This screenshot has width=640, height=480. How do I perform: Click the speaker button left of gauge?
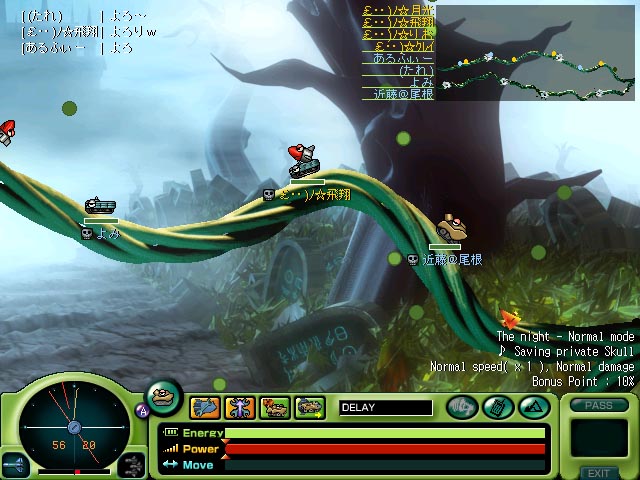[14, 465]
